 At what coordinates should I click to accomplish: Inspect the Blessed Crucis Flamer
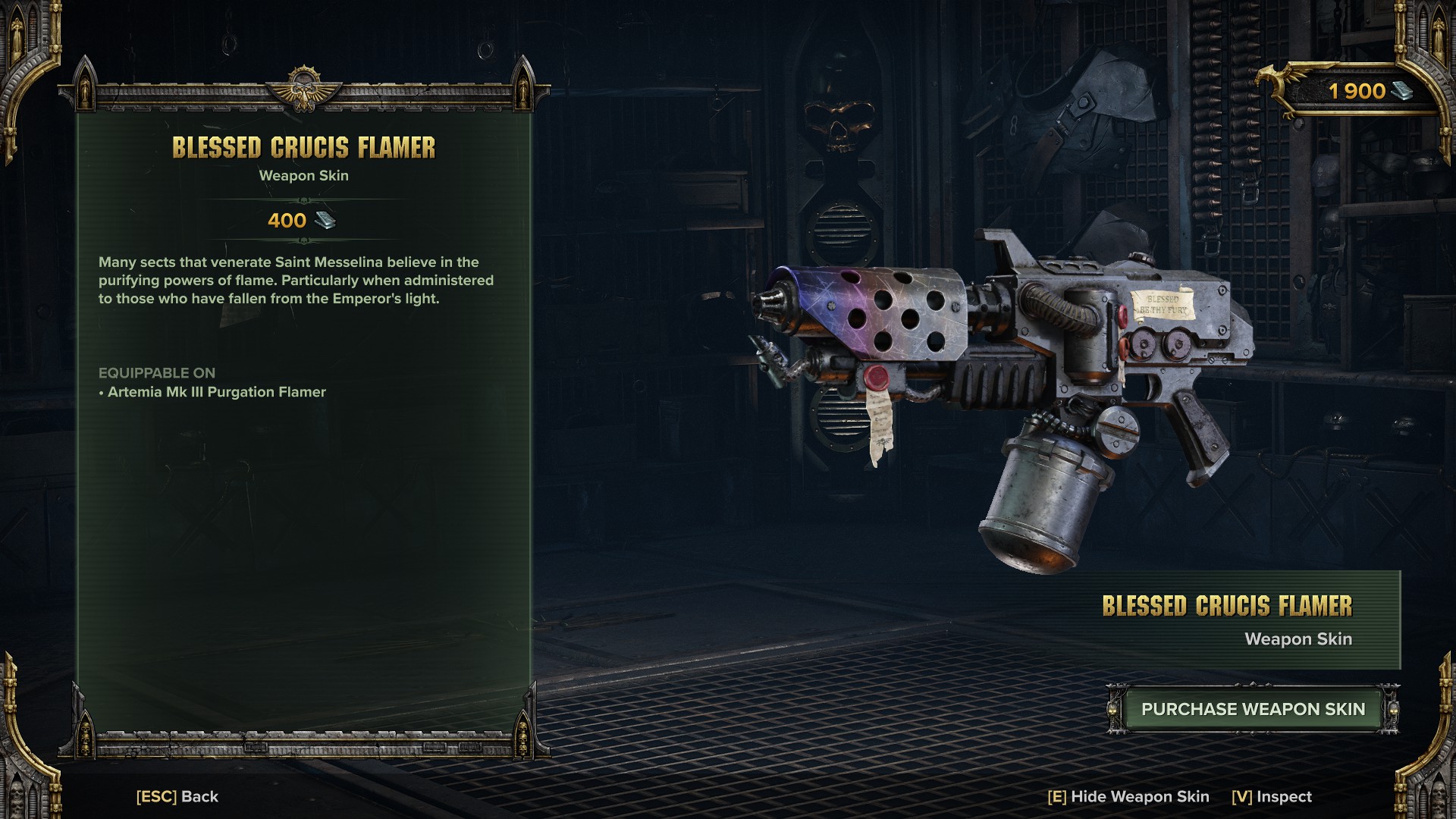[x=1271, y=796]
